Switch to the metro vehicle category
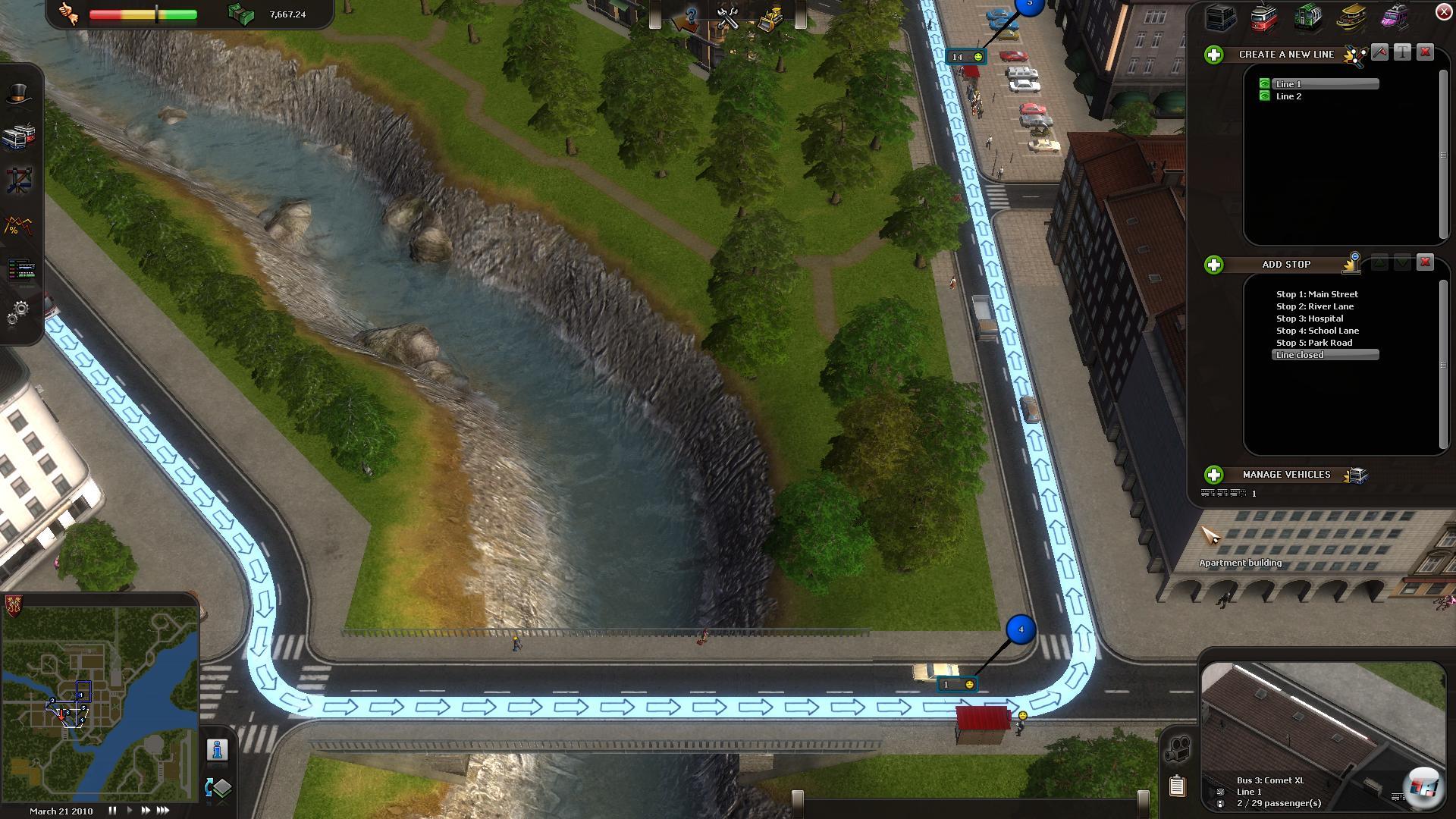 1308,17
